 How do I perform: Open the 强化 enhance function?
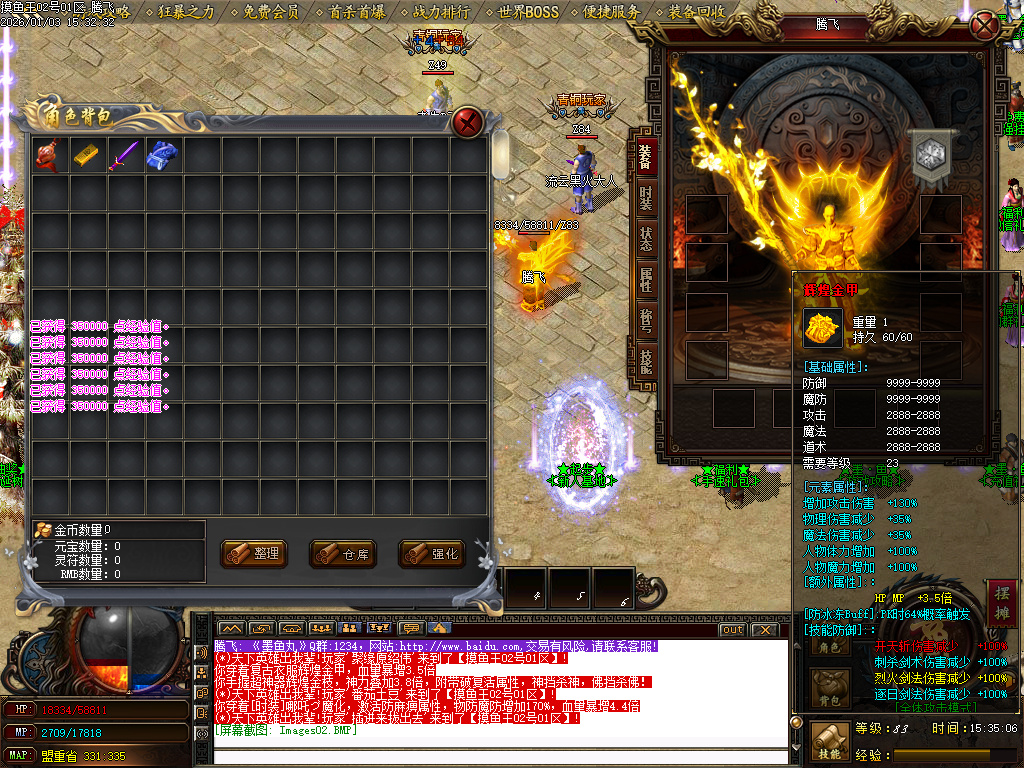click(x=431, y=553)
